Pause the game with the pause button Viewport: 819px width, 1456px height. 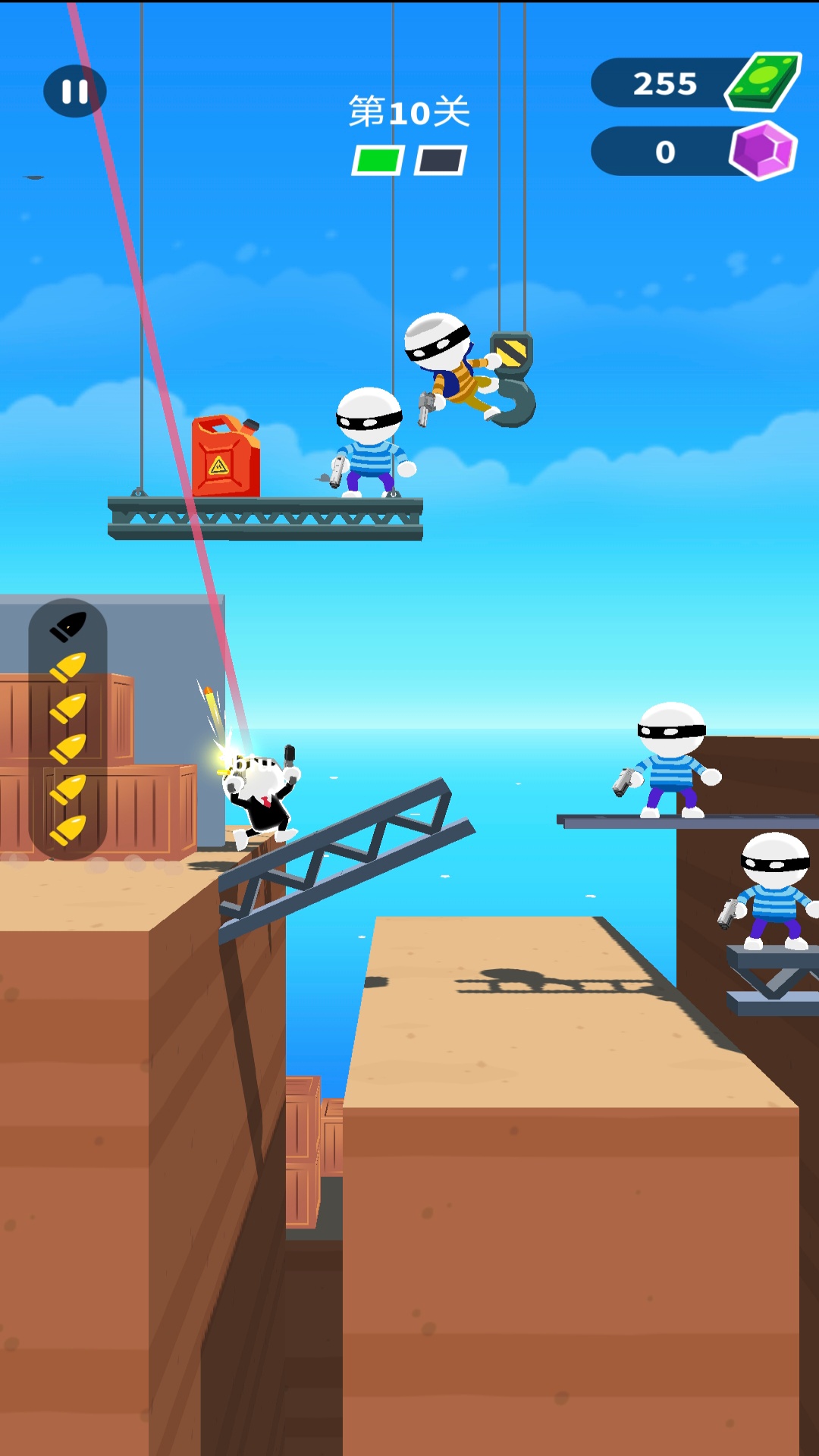pos(74,92)
